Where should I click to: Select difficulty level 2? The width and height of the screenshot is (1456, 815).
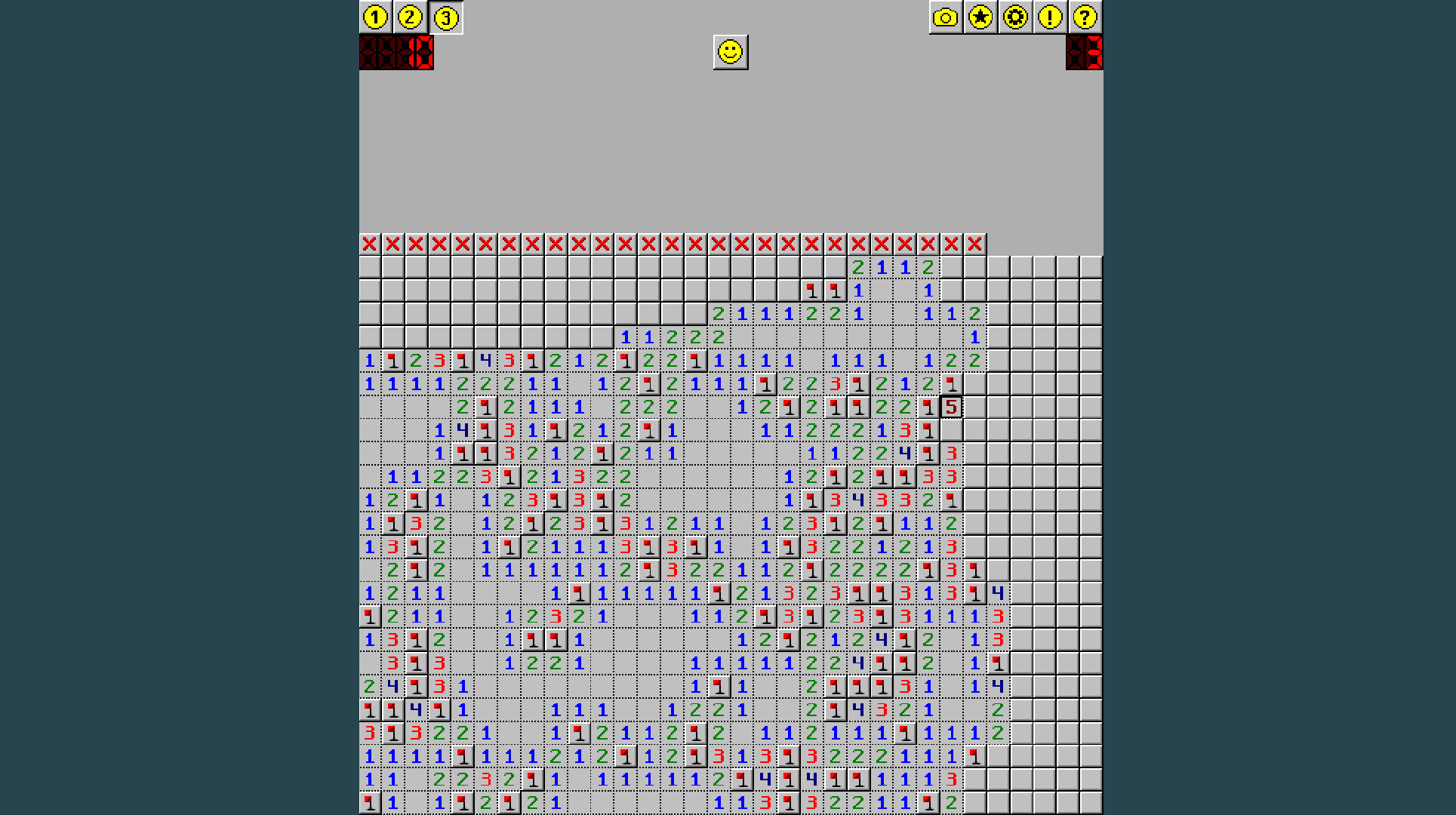pos(410,17)
